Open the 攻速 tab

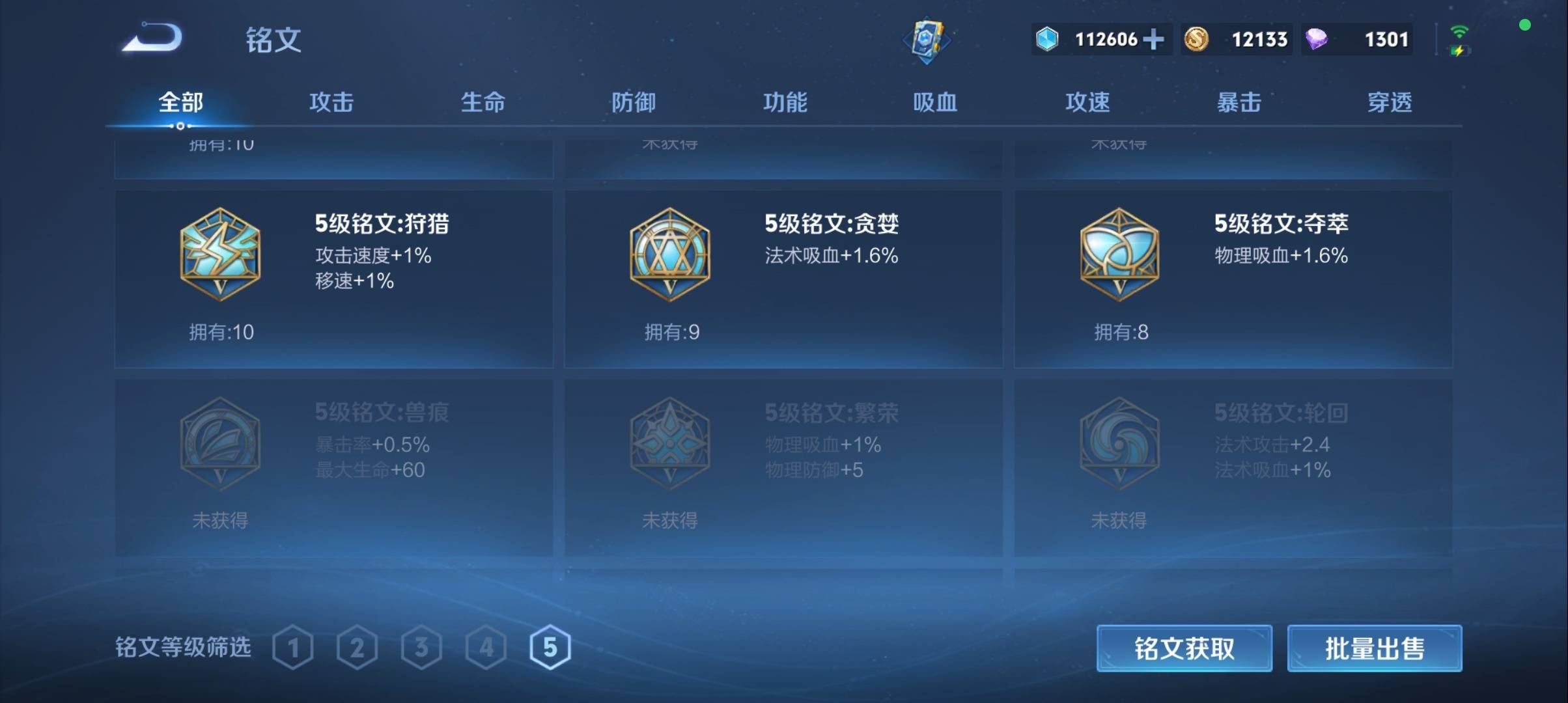coord(1087,102)
